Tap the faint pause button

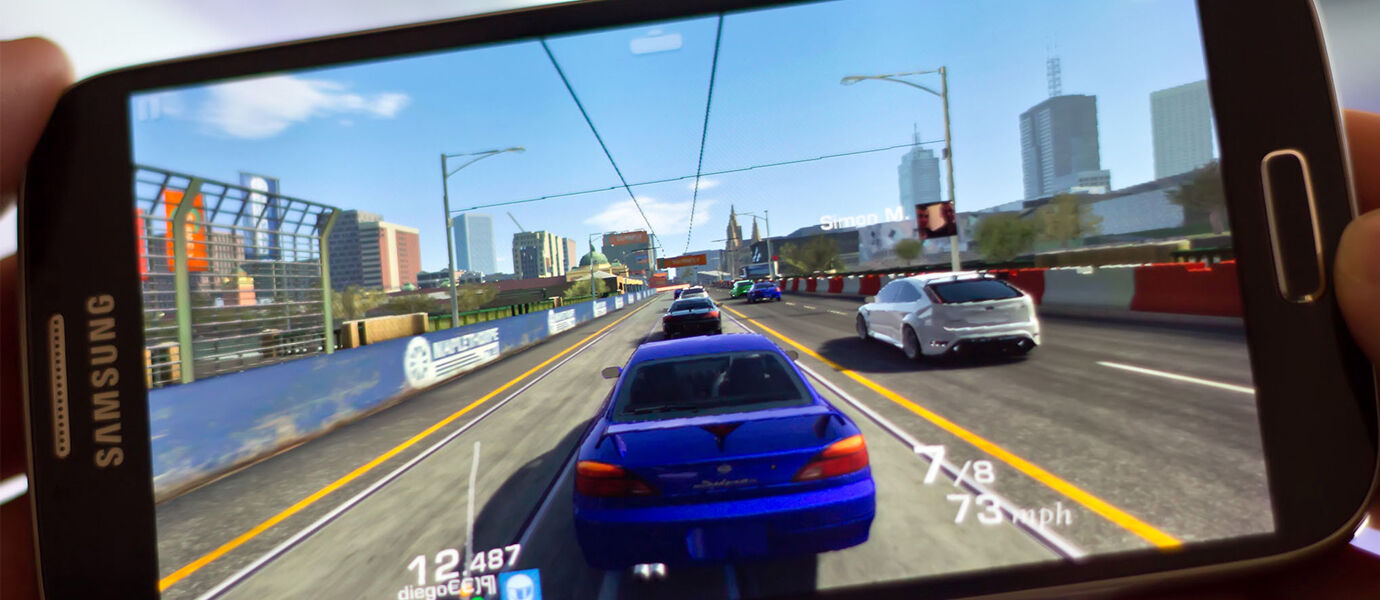148,107
